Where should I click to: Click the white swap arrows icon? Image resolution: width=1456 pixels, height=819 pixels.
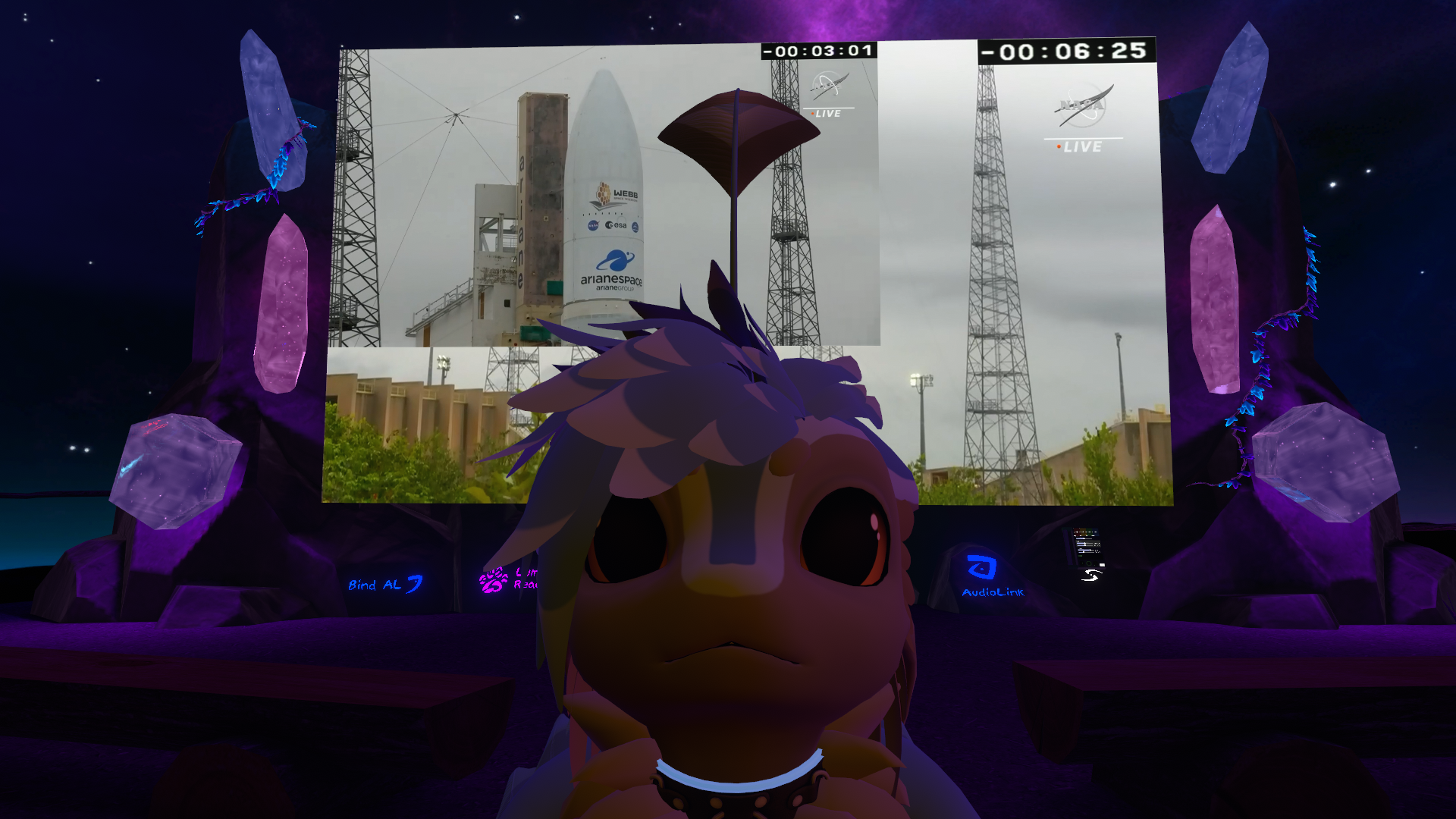(x=1090, y=576)
